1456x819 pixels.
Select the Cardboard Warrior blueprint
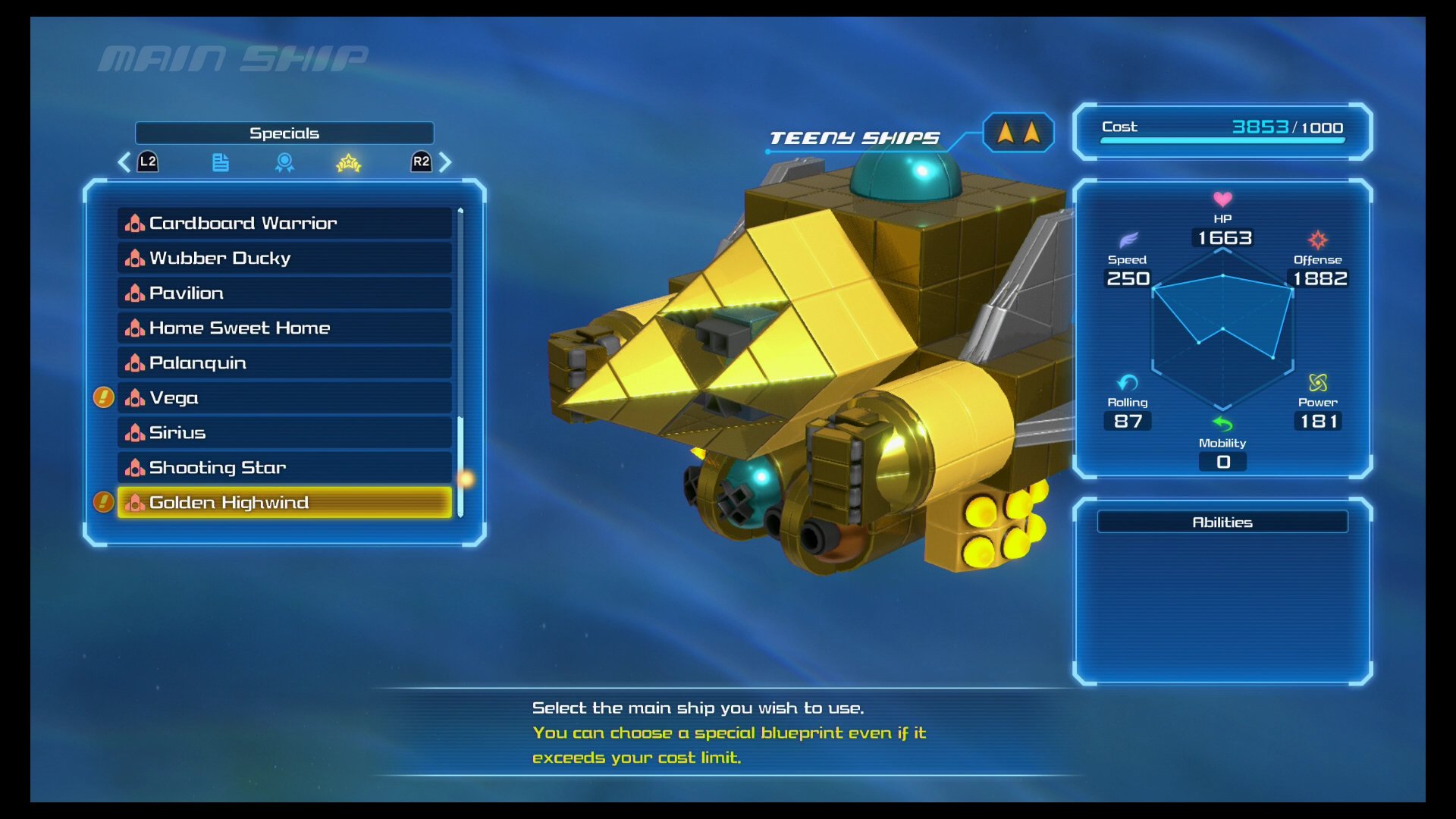[x=284, y=223]
